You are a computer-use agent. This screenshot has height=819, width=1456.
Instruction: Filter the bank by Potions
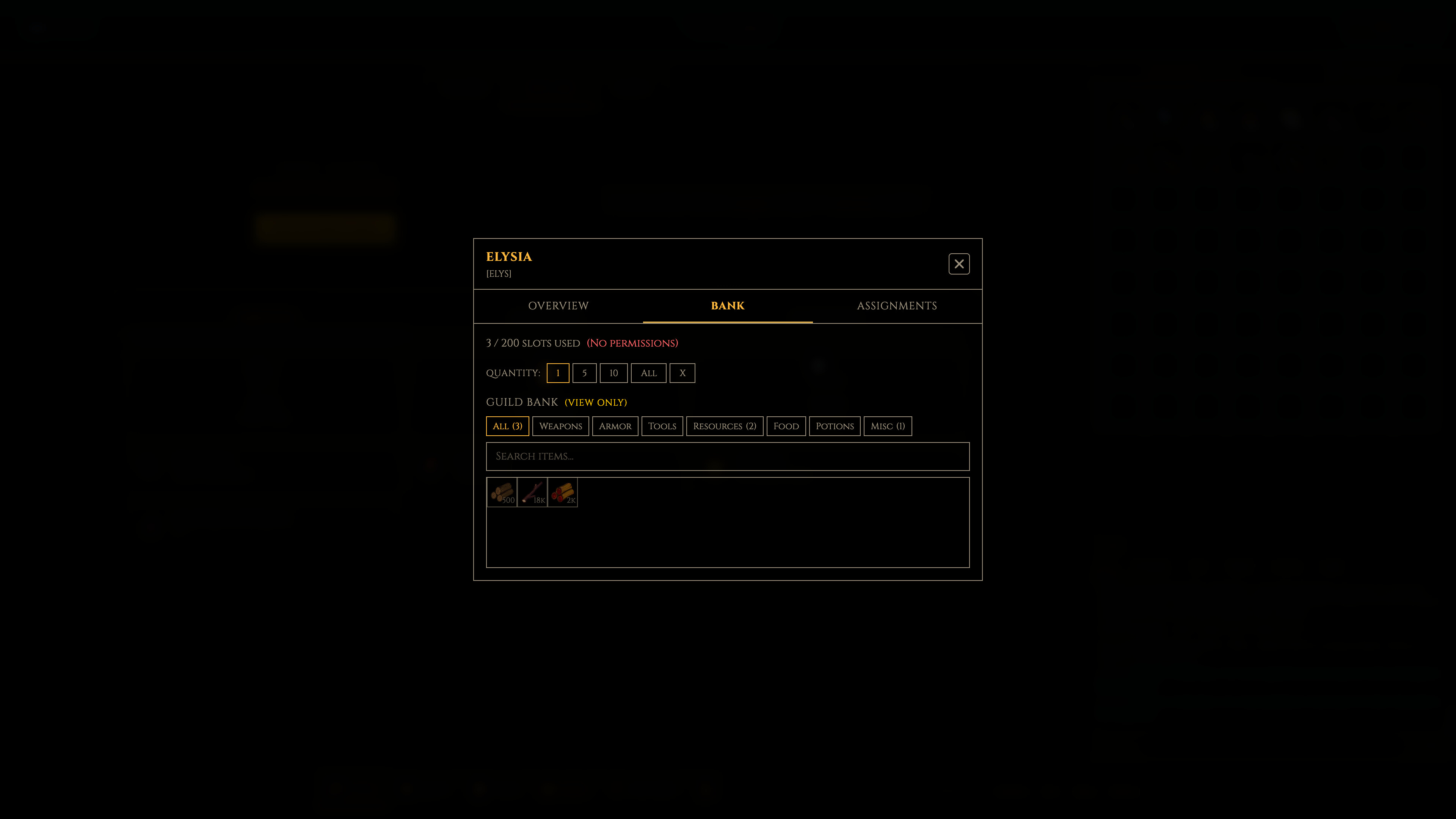tap(835, 425)
